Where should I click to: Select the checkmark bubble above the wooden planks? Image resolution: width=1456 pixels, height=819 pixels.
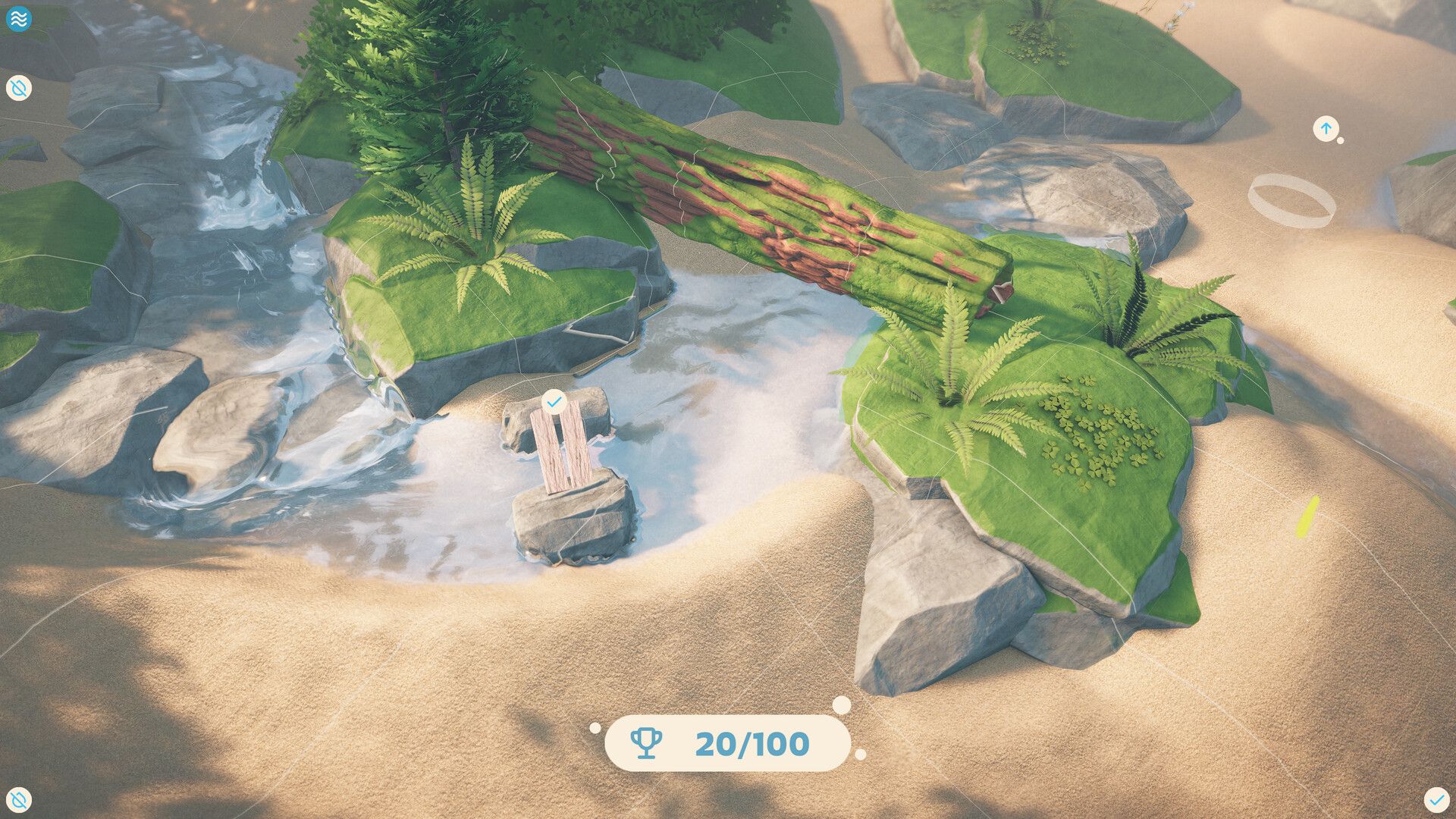pyautogui.click(x=554, y=401)
